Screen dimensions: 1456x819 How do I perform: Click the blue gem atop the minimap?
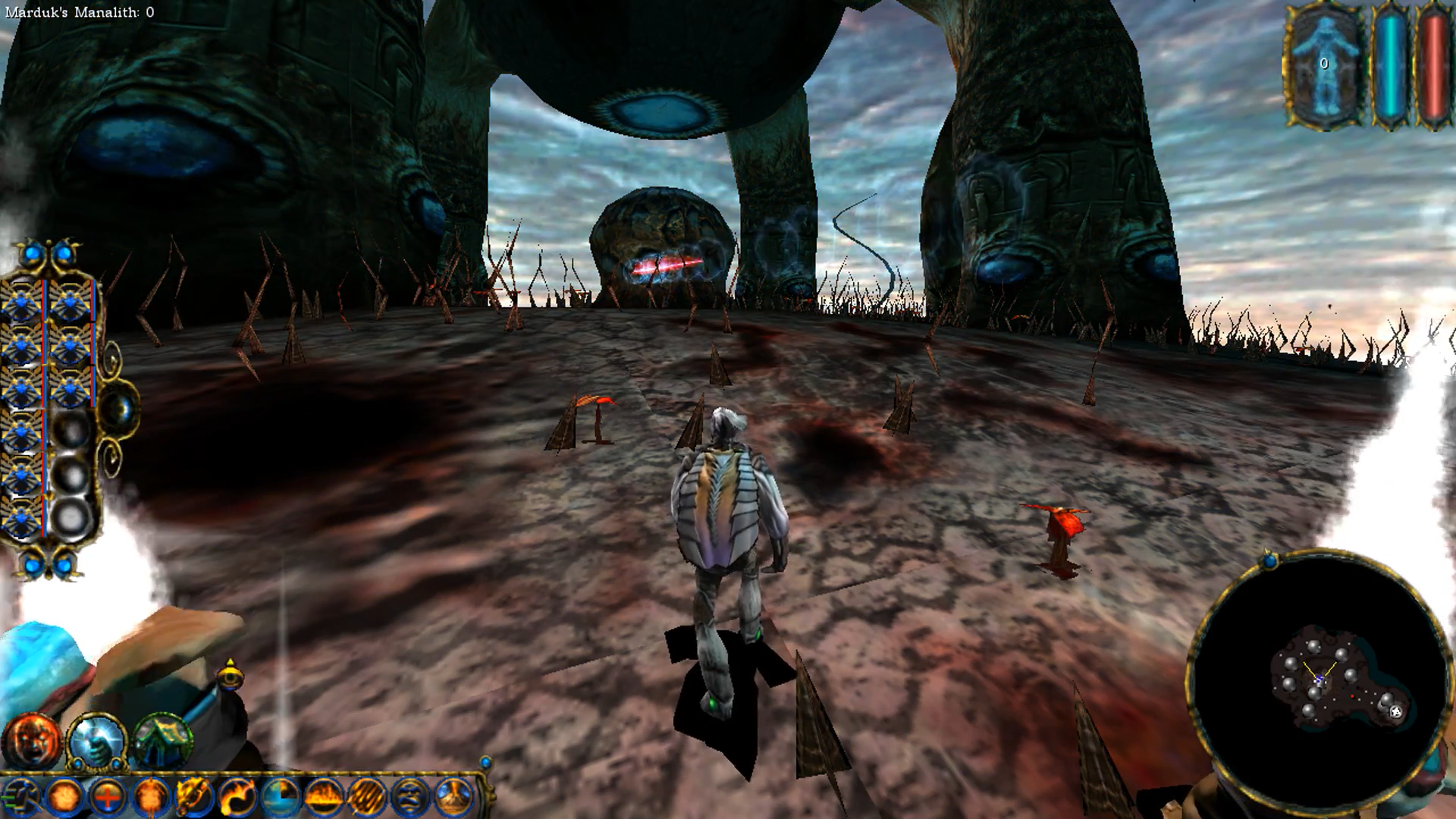[1270, 561]
